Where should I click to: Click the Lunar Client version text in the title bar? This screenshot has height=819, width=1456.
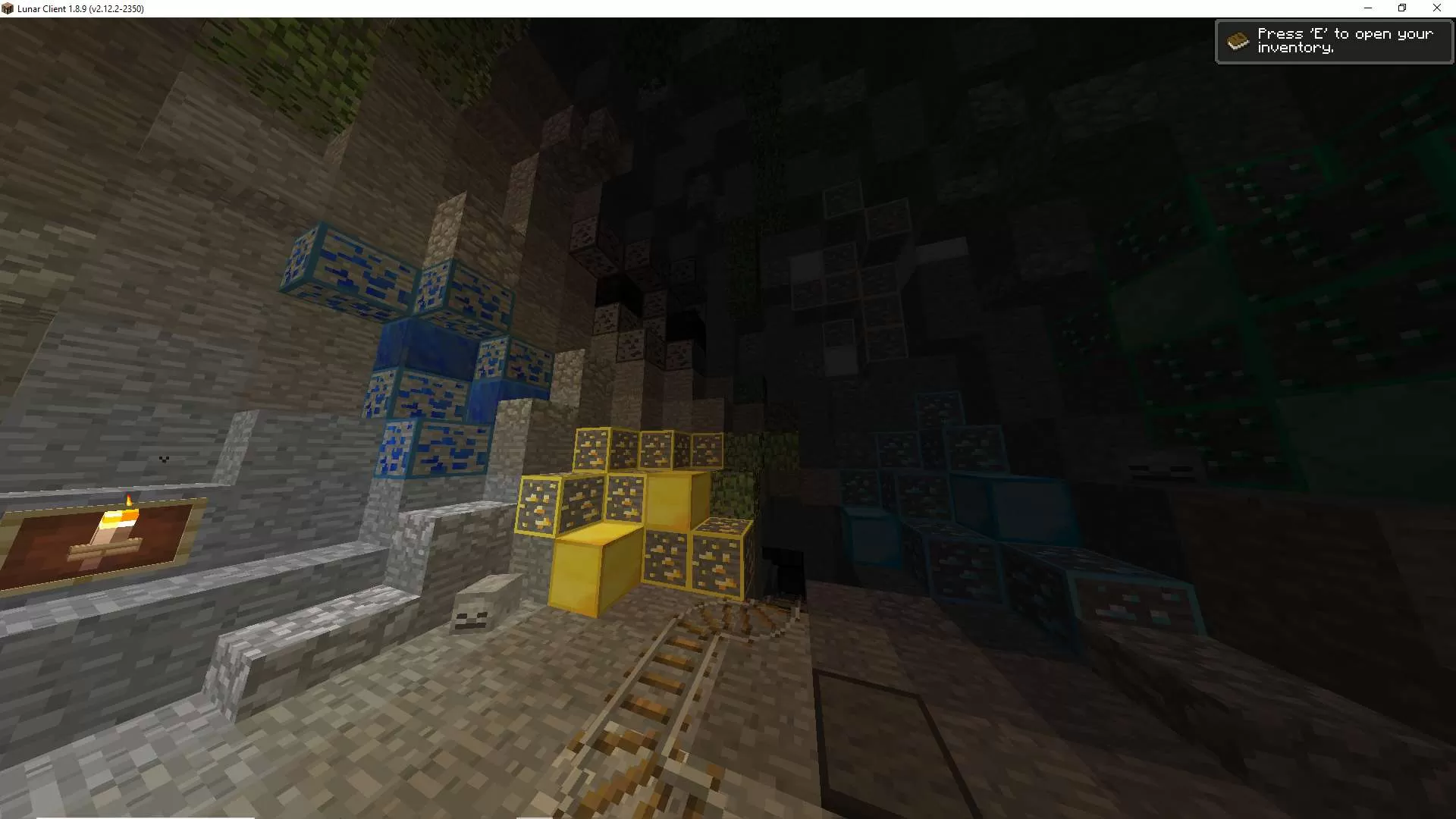[80, 8]
